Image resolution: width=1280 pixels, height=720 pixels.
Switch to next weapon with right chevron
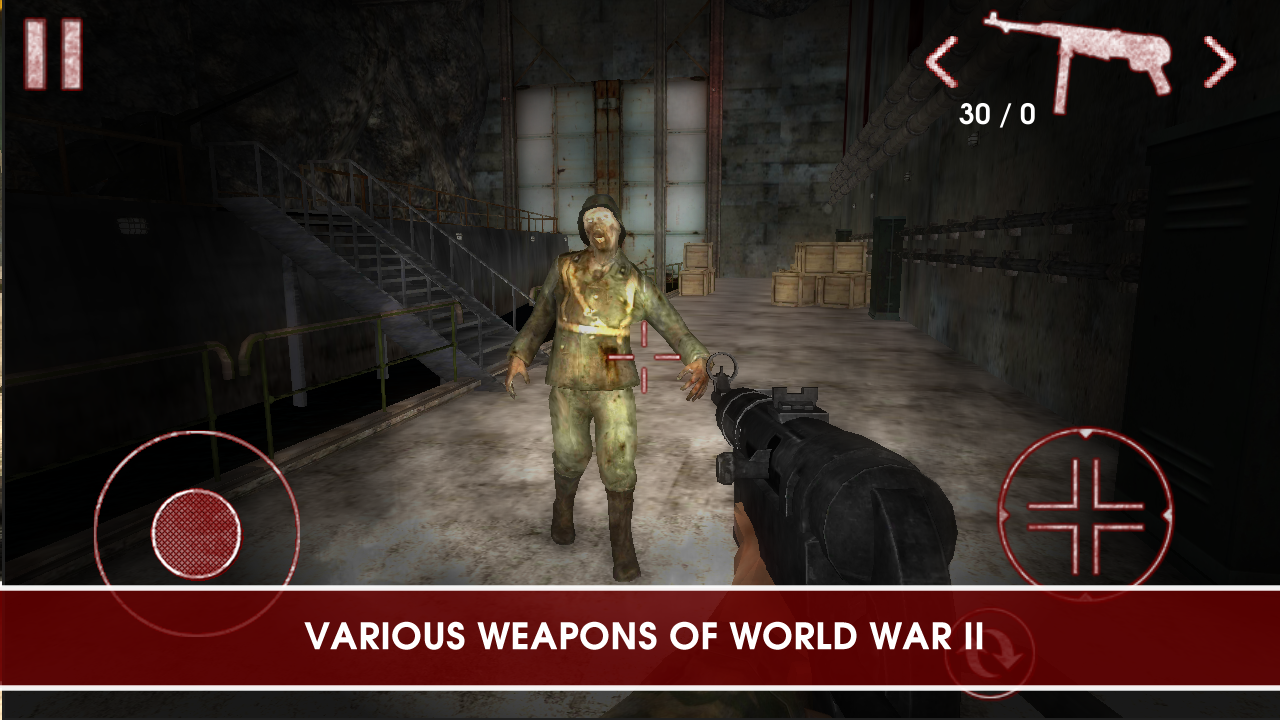pyautogui.click(x=1220, y=60)
